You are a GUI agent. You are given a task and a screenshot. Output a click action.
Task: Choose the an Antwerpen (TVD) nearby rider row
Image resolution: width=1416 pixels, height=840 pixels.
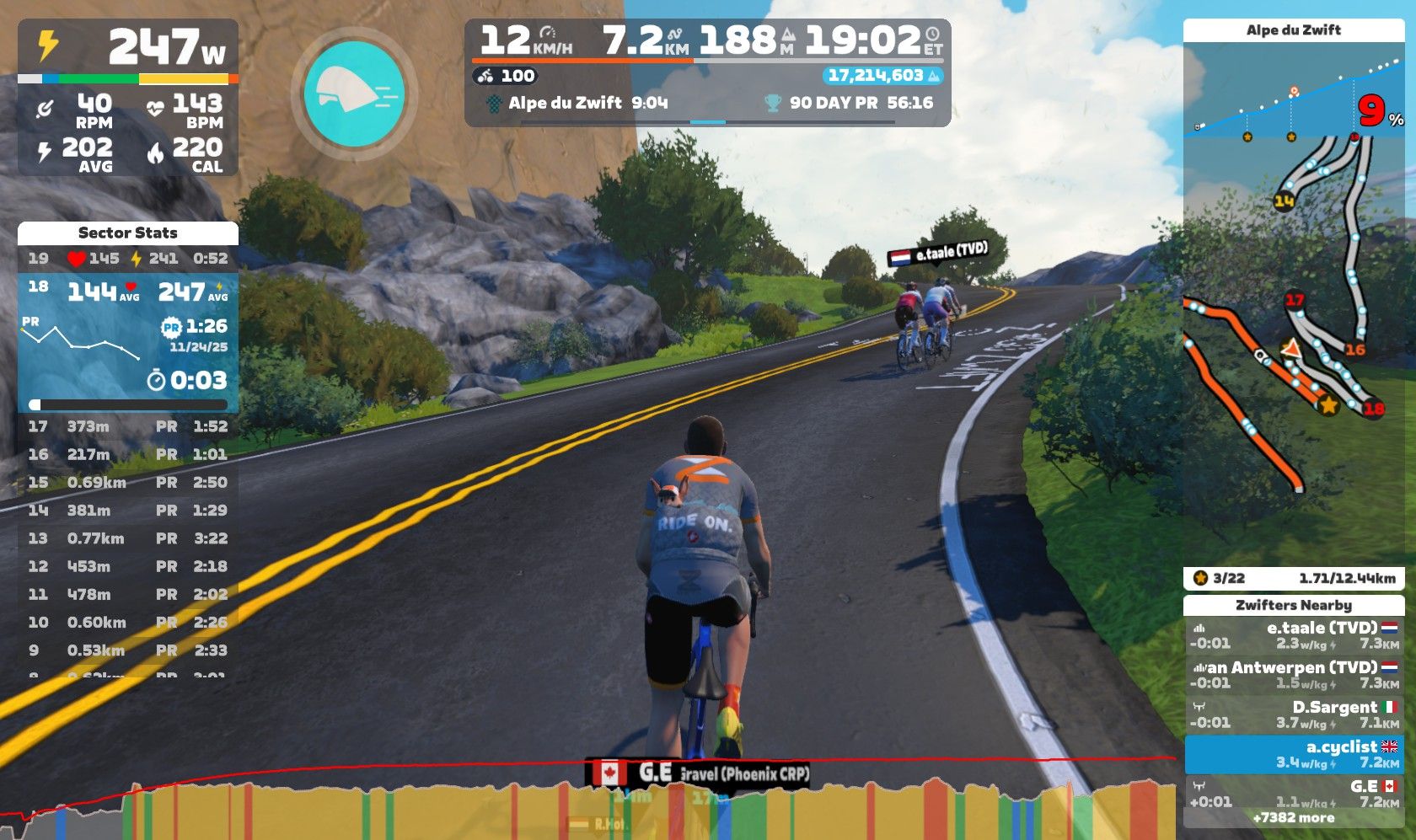pos(1294,675)
